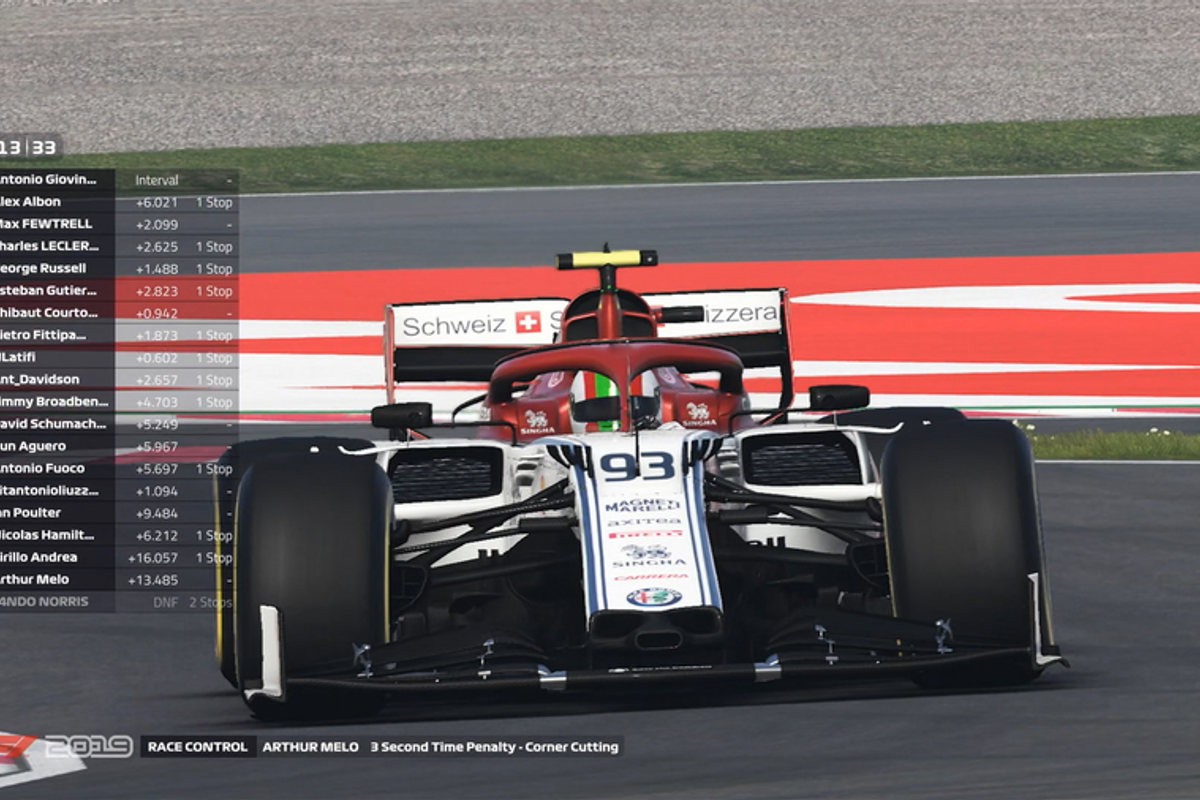The image size is (1200, 800).
Task: Choose Lando Norris's DNF row
Action: click(x=50, y=602)
